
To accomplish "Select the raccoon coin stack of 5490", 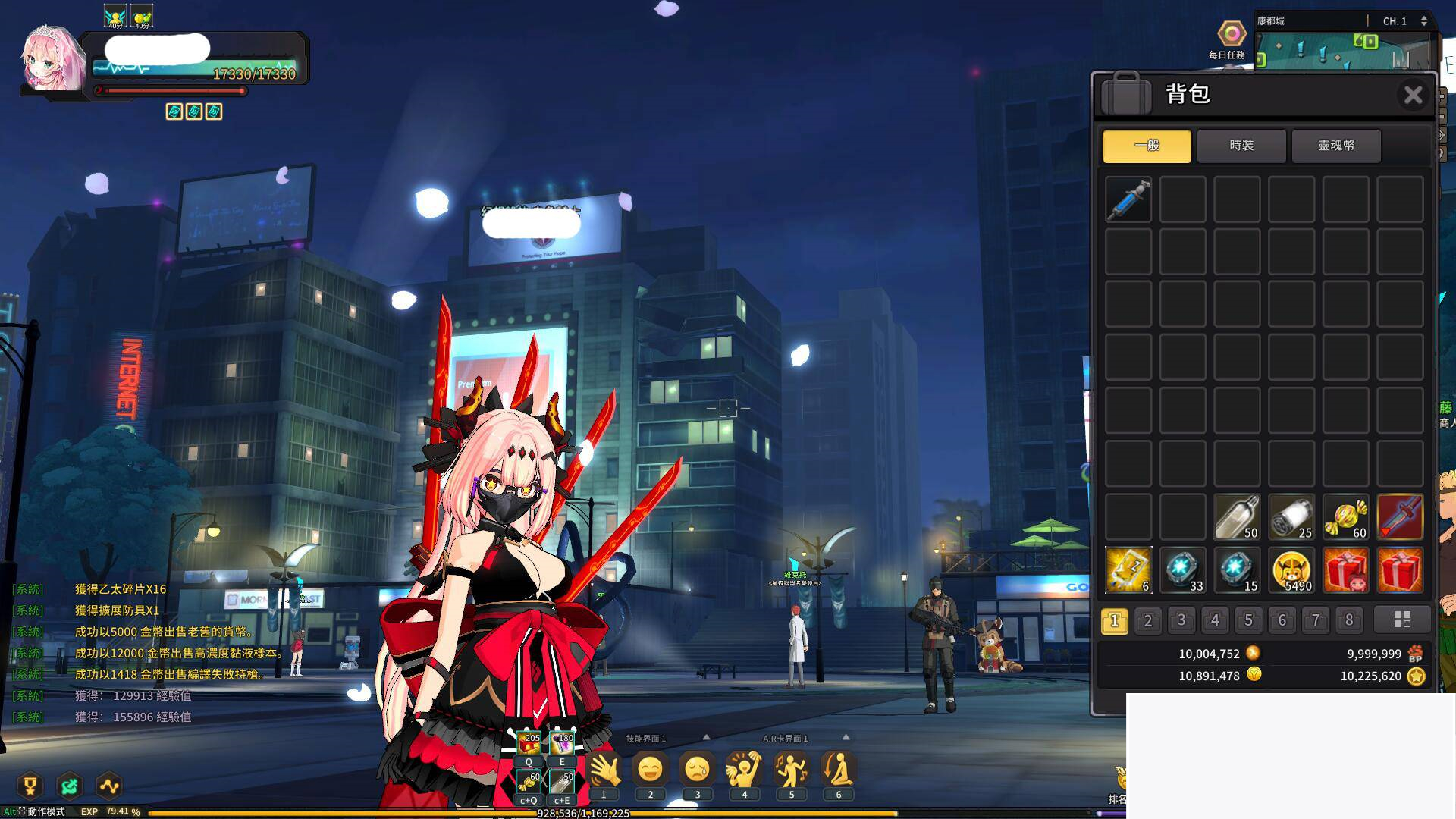I will click(1291, 570).
